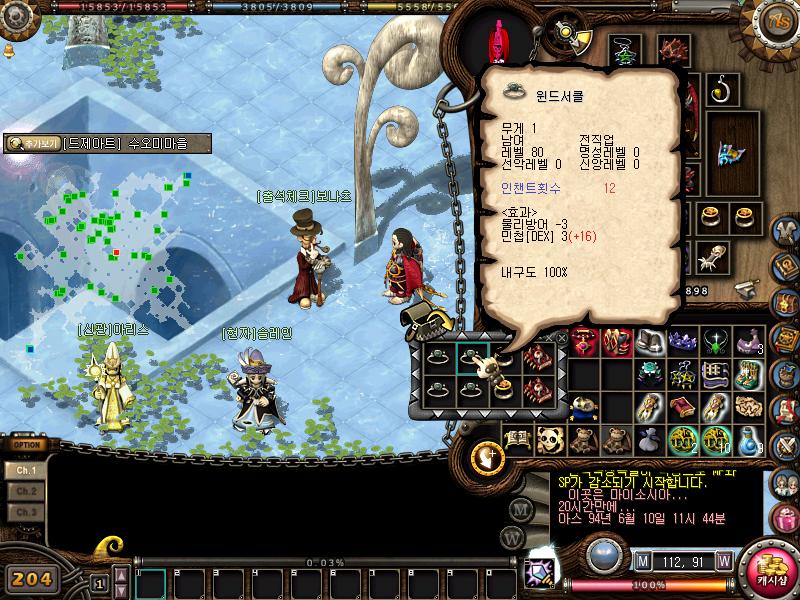Open the cash shop with the gold coin button
Viewport: 800px width, 600px height.
770,572
